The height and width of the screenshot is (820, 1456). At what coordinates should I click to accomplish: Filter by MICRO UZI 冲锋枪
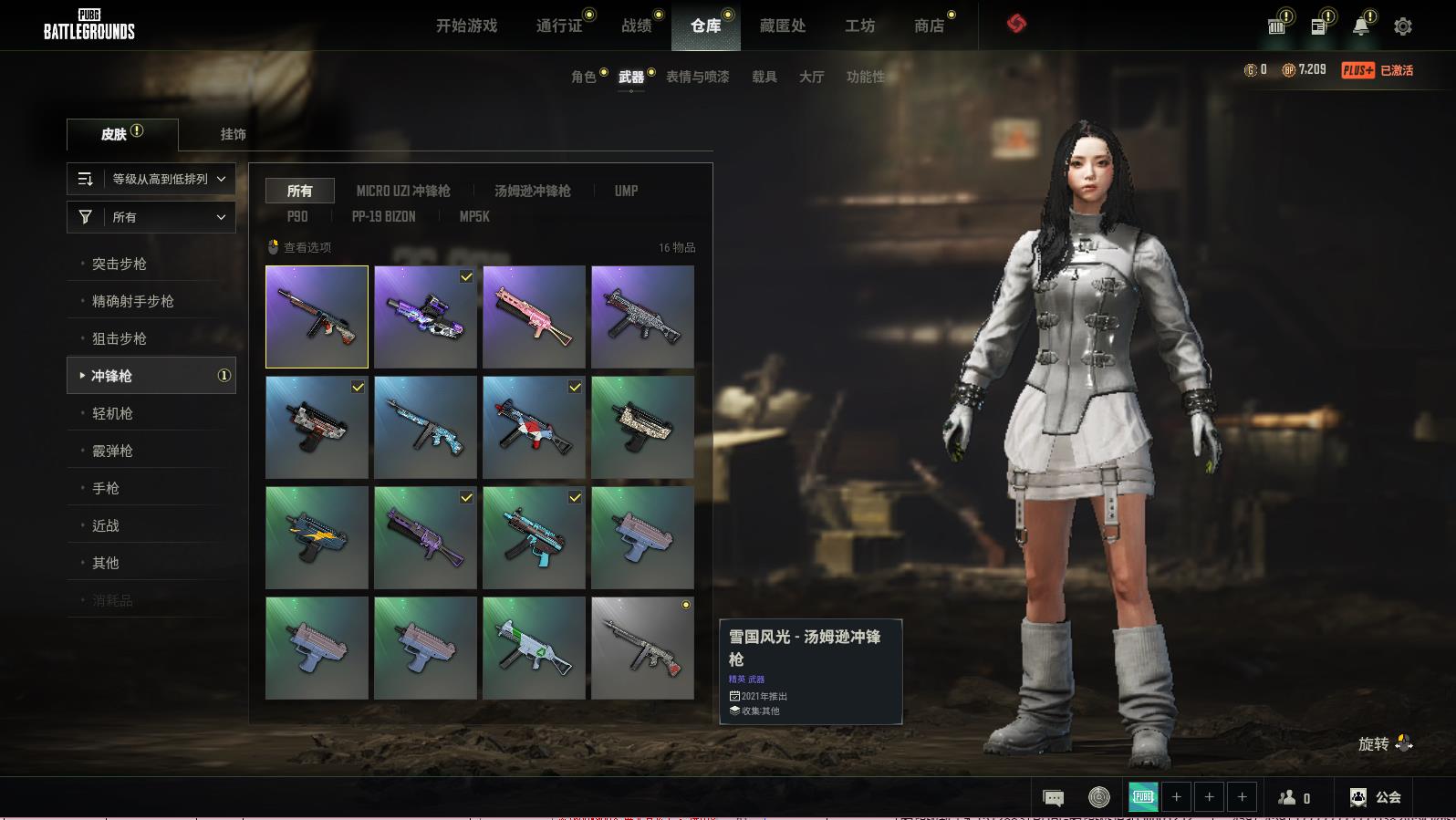pyautogui.click(x=402, y=191)
